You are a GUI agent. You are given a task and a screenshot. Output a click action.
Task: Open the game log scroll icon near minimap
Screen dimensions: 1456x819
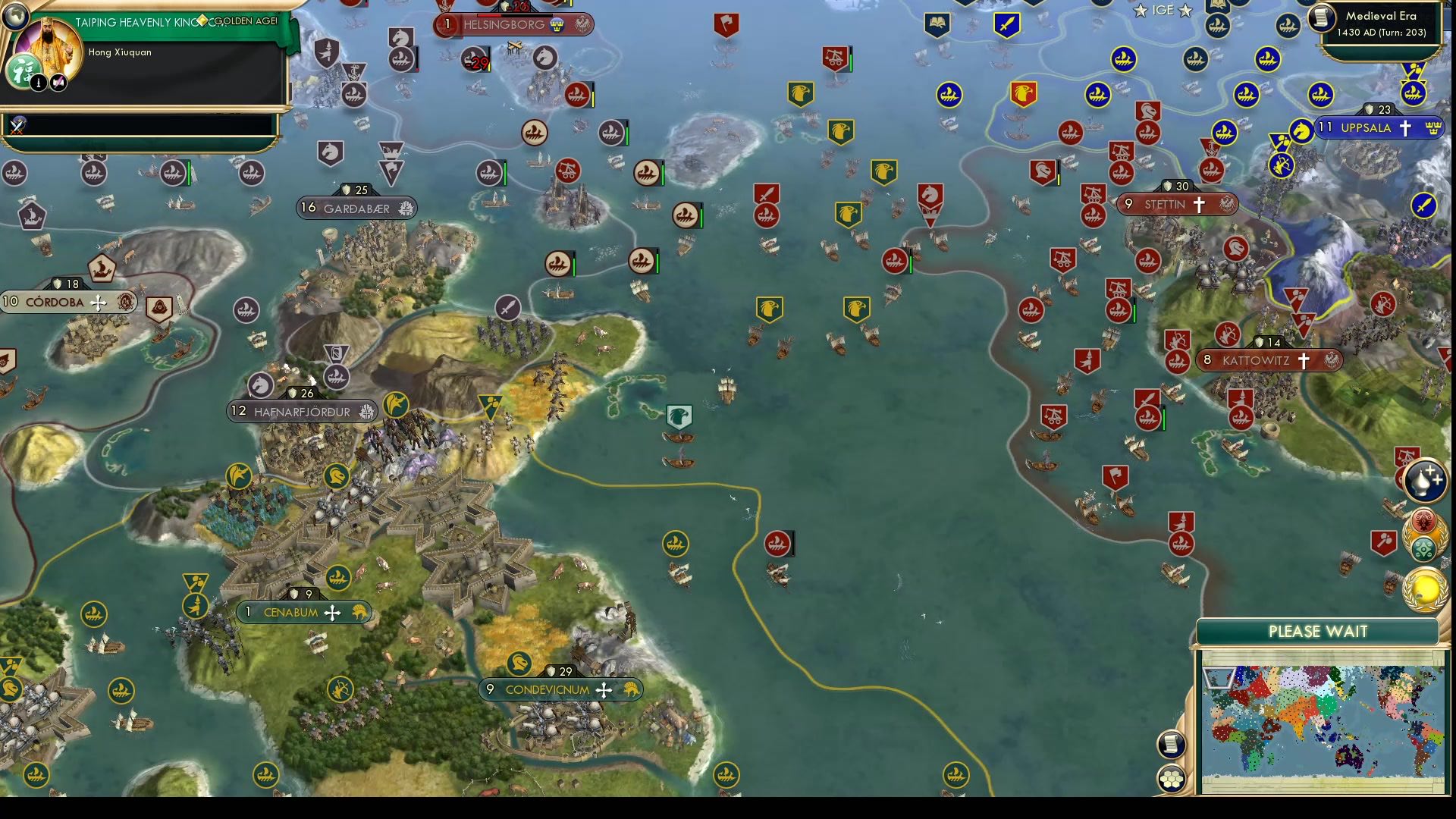tap(1172, 744)
